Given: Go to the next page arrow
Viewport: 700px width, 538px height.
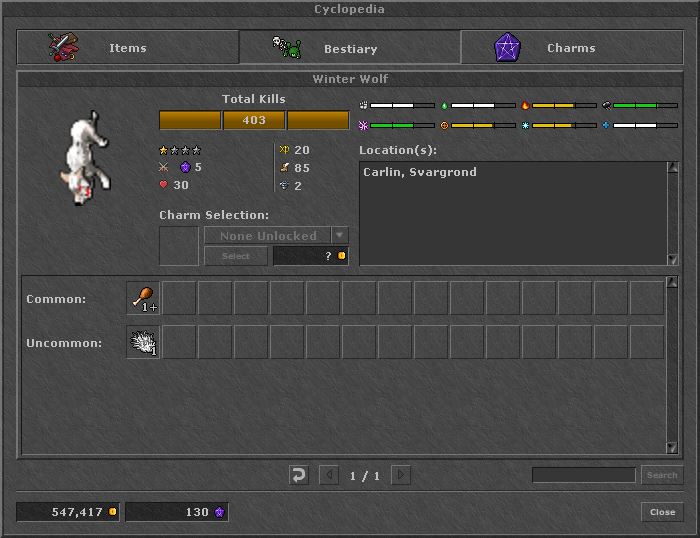Looking at the screenshot, I should click(401, 475).
